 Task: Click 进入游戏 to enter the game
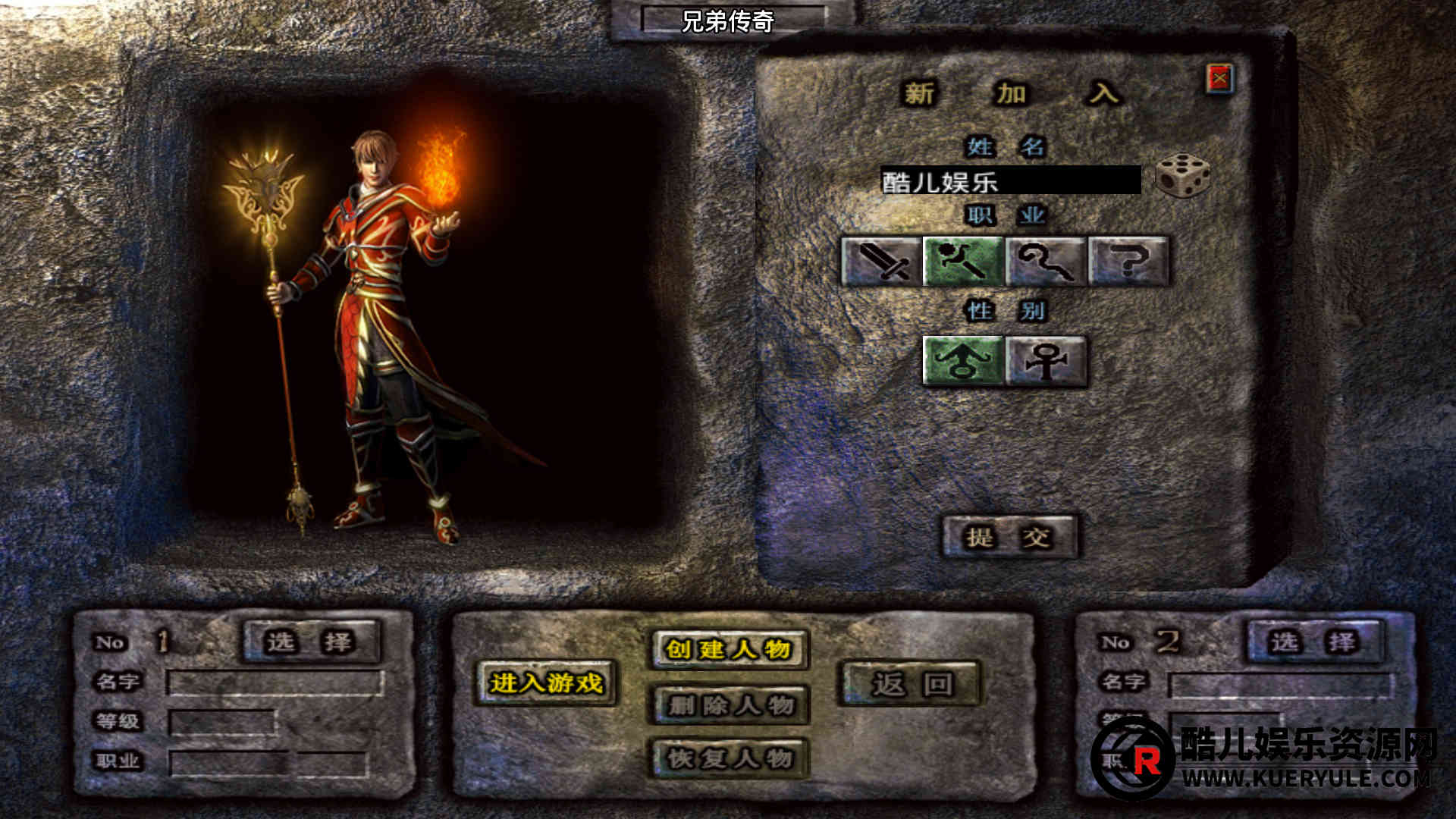546,683
